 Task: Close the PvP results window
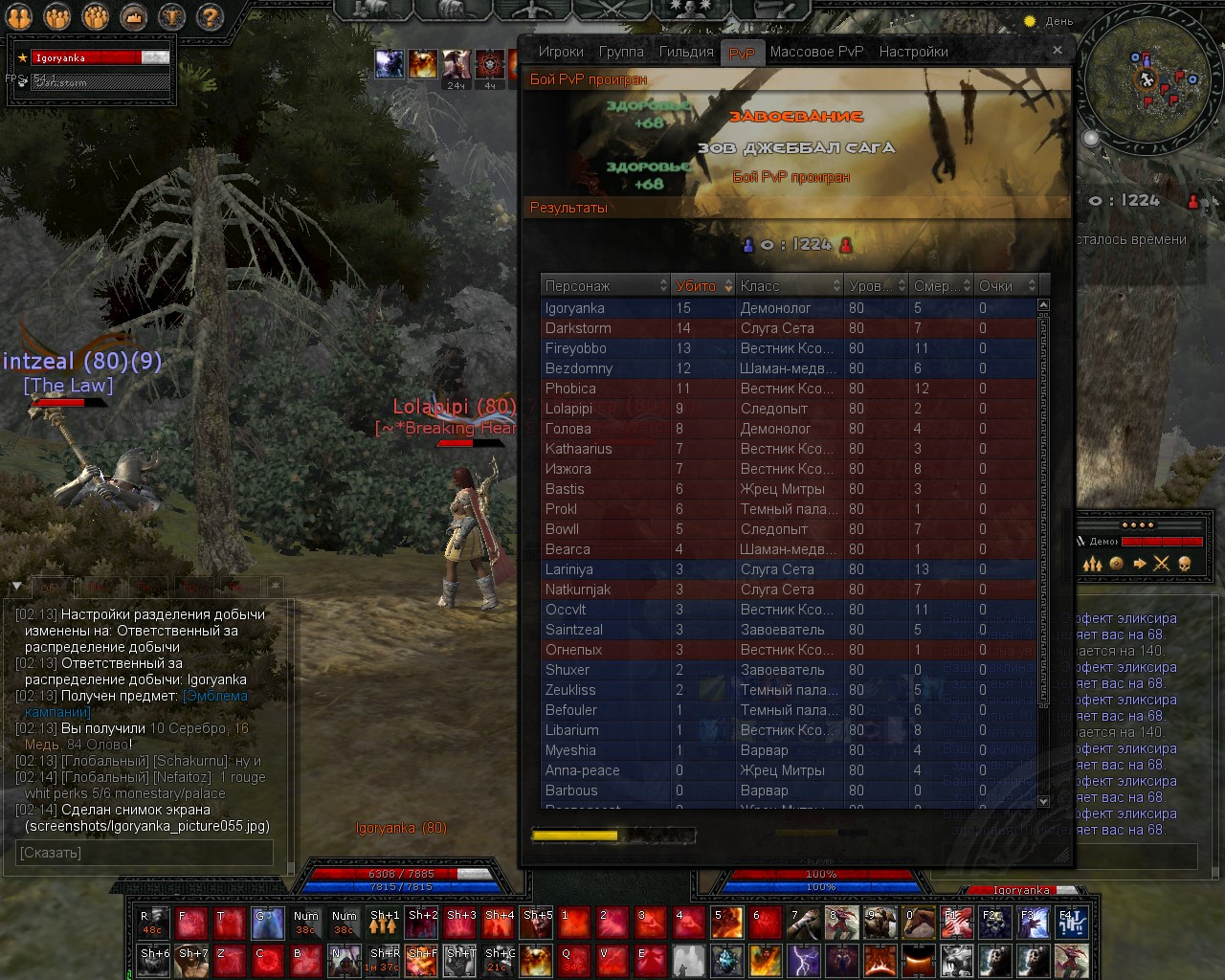pyautogui.click(x=1057, y=50)
